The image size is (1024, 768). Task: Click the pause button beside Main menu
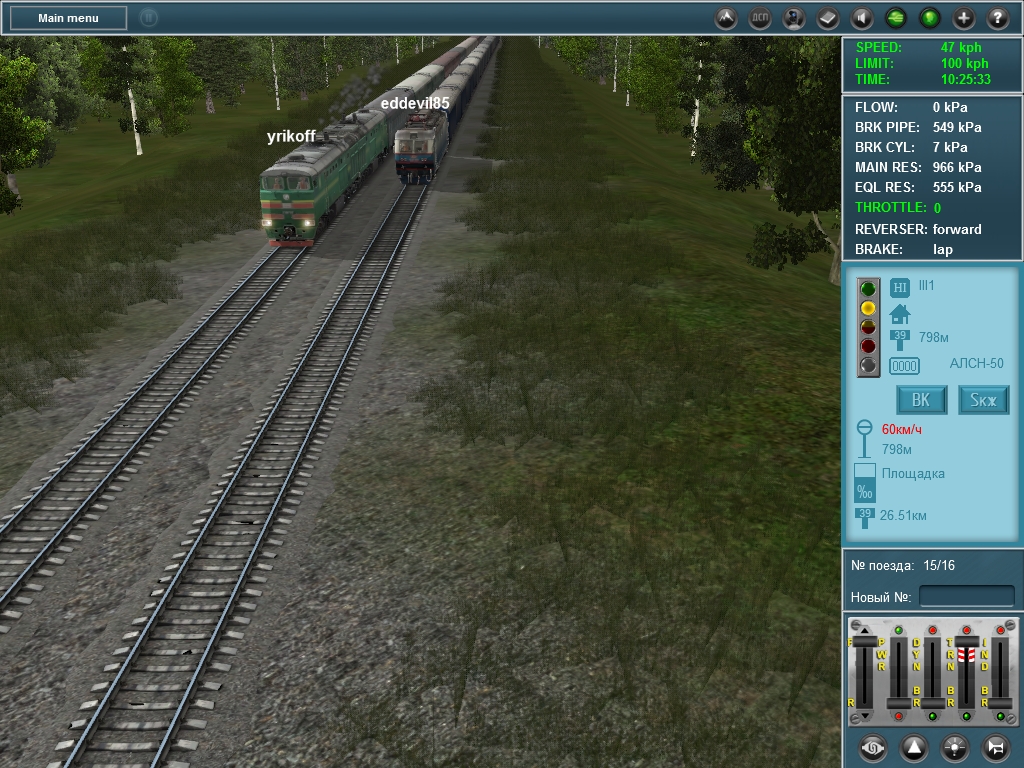(148, 18)
